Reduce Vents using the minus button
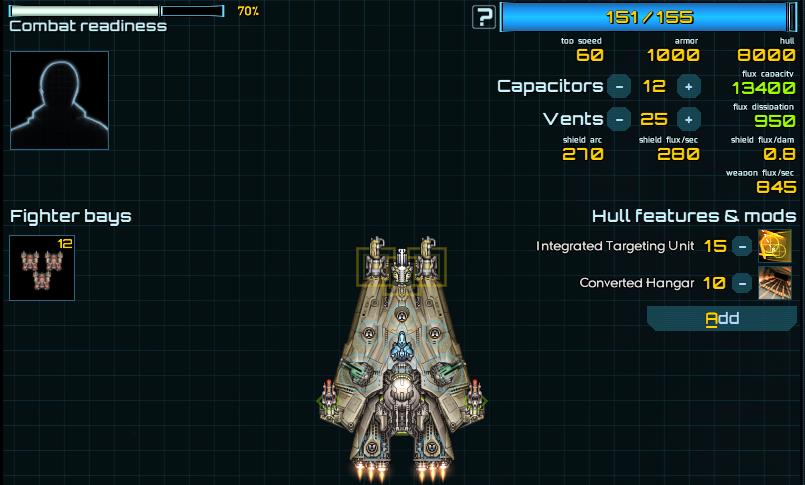The width and height of the screenshot is (805, 485). click(x=619, y=119)
